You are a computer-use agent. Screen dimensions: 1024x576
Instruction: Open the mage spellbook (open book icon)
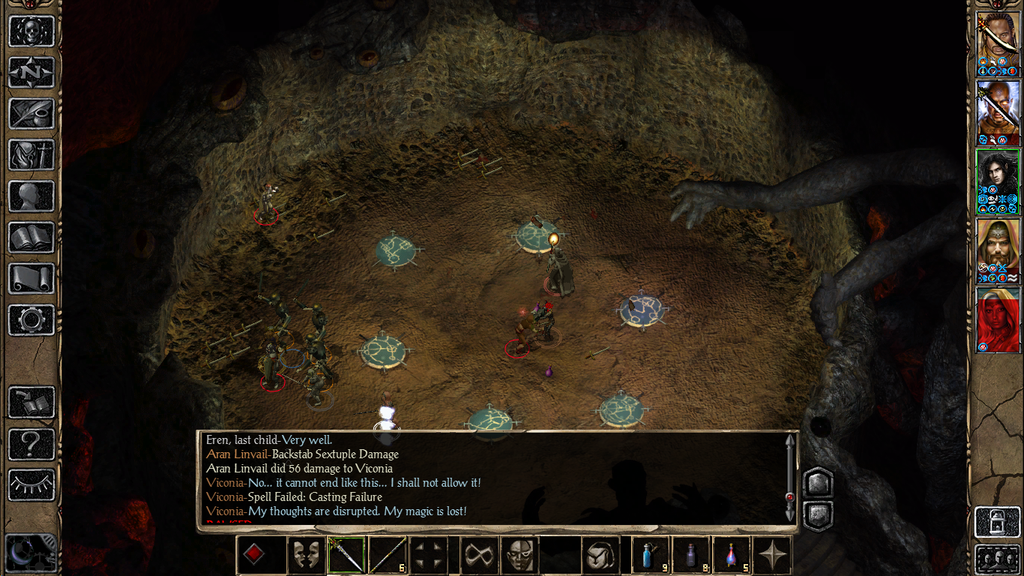pyautogui.click(x=31, y=237)
